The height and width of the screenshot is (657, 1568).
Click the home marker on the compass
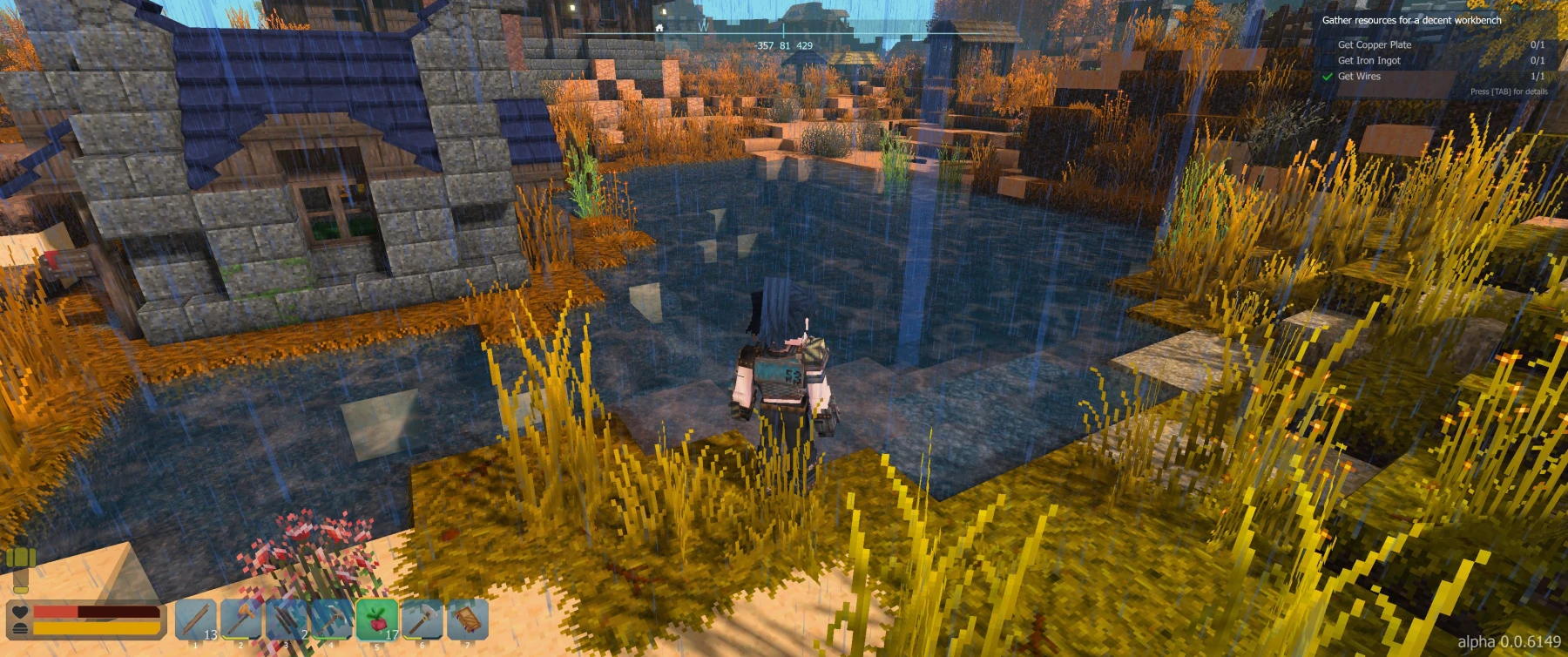click(659, 28)
